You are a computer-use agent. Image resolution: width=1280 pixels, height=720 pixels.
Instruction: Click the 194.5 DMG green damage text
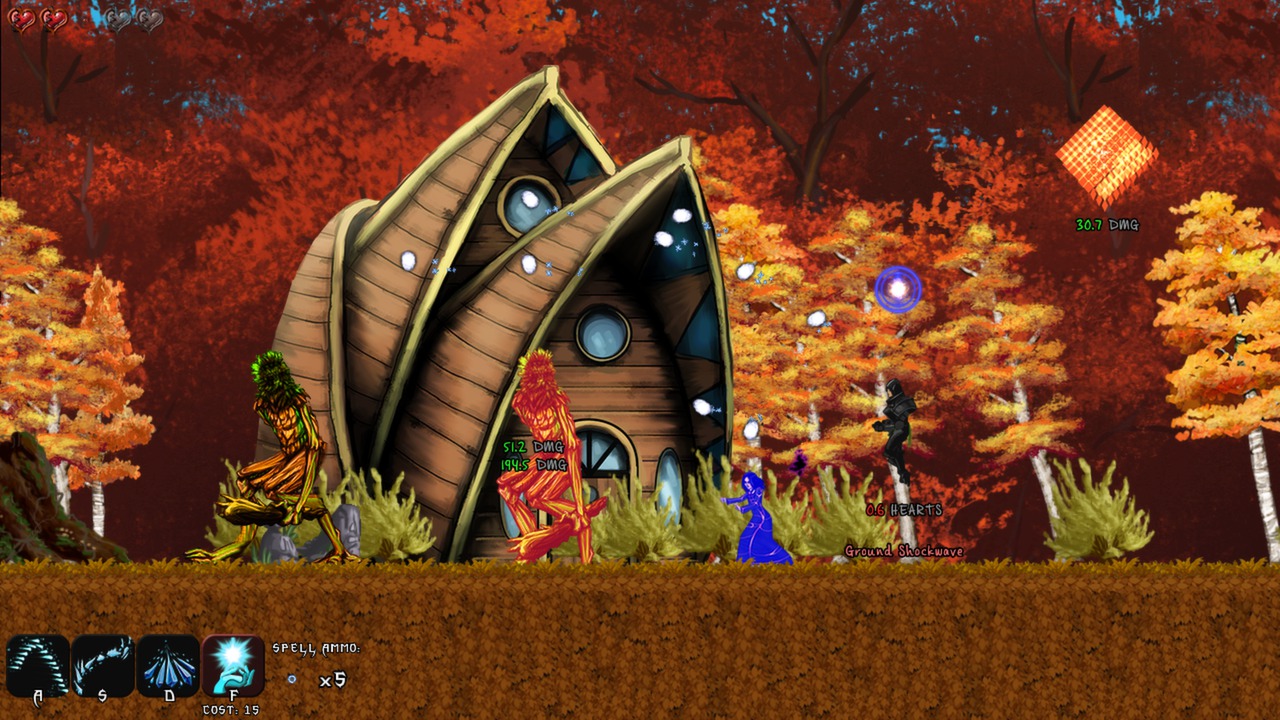[532, 463]
